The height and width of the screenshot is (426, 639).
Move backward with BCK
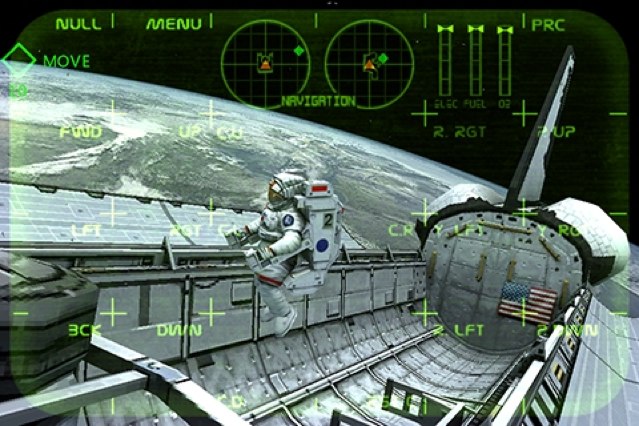[x=84, y=328]
